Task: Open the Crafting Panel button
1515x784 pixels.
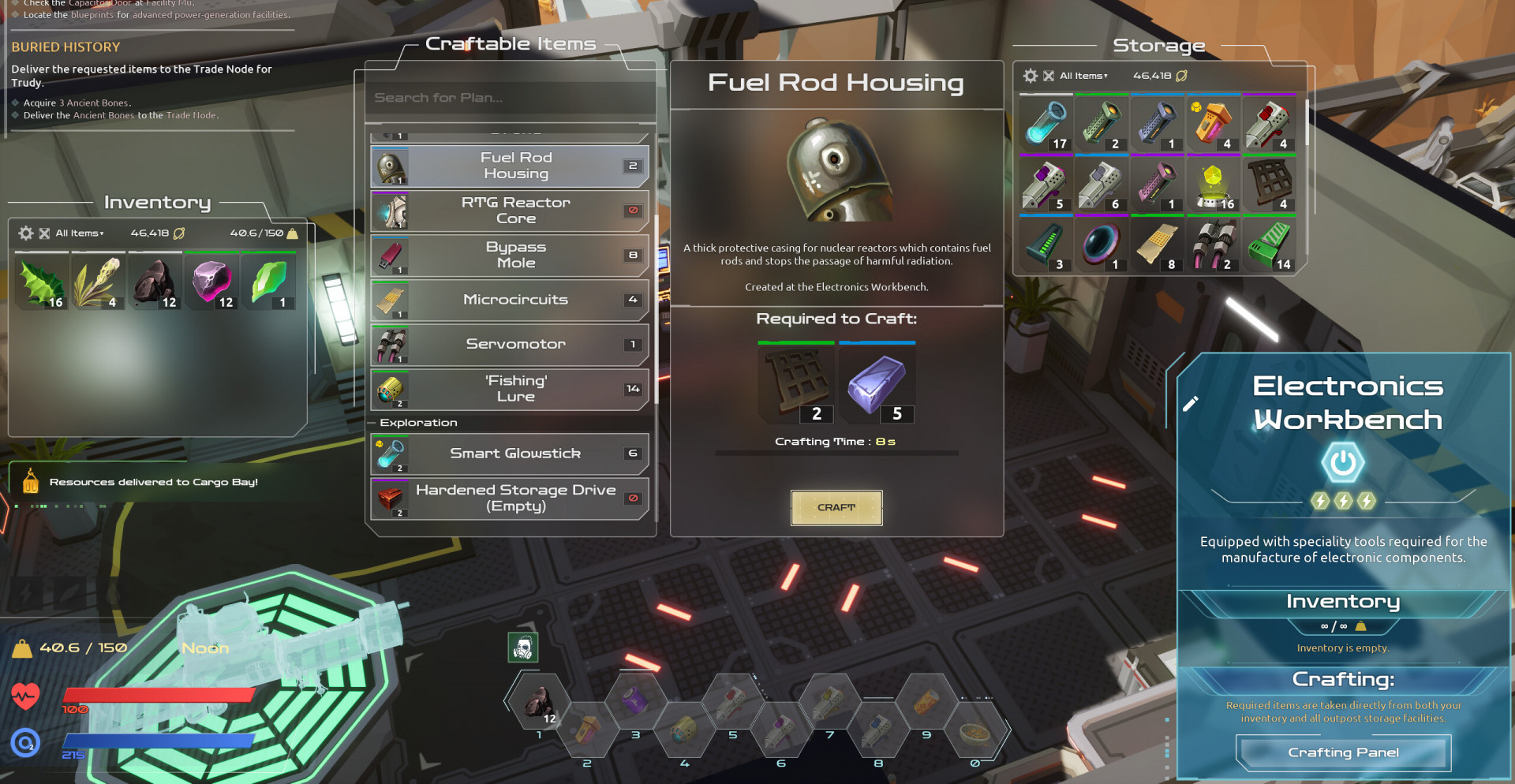Action: 1343,752
